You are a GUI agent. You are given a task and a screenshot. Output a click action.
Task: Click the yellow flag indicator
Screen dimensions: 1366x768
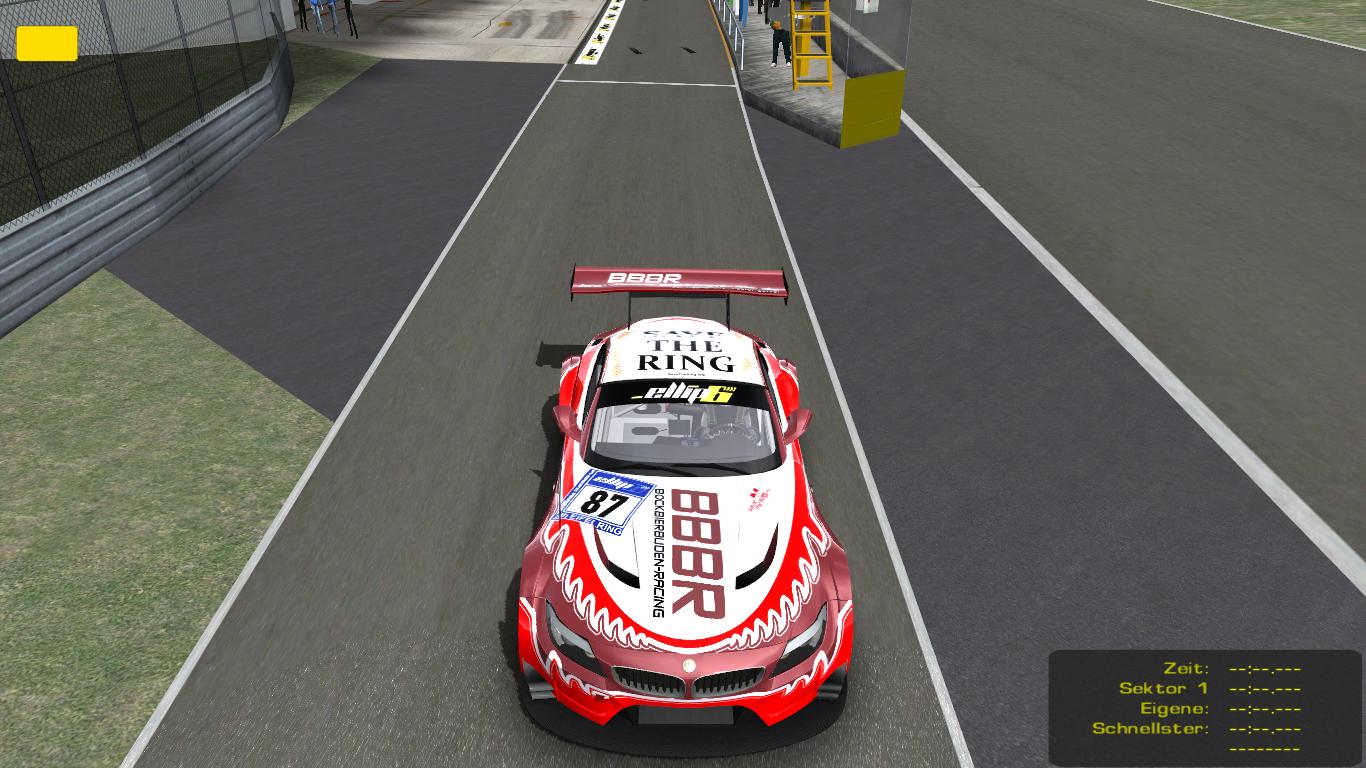pyautogui.click(x=47, y=43)
